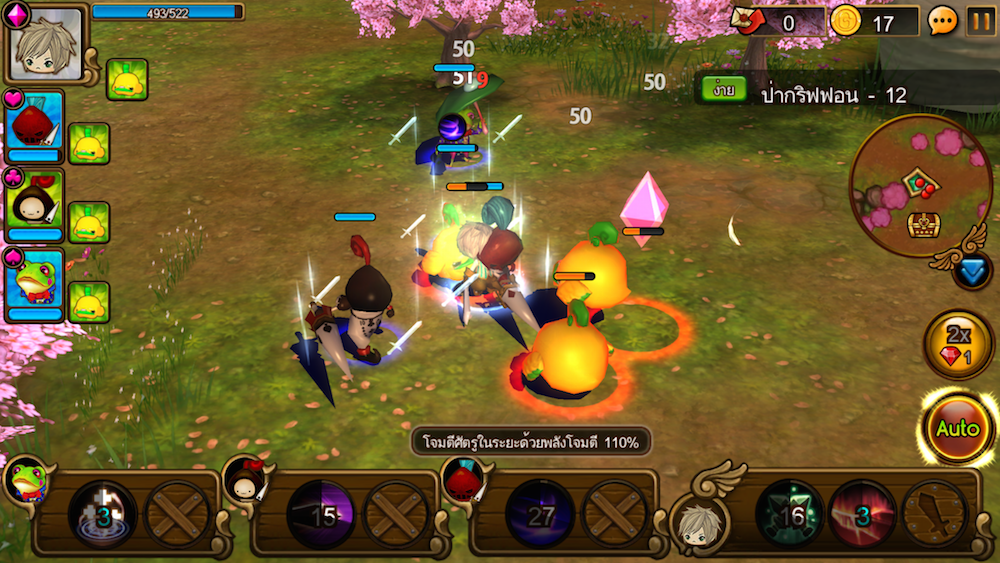Pause the game with the pause button
The width and height of the screenshot is (1000, 563).
(980, 21)
